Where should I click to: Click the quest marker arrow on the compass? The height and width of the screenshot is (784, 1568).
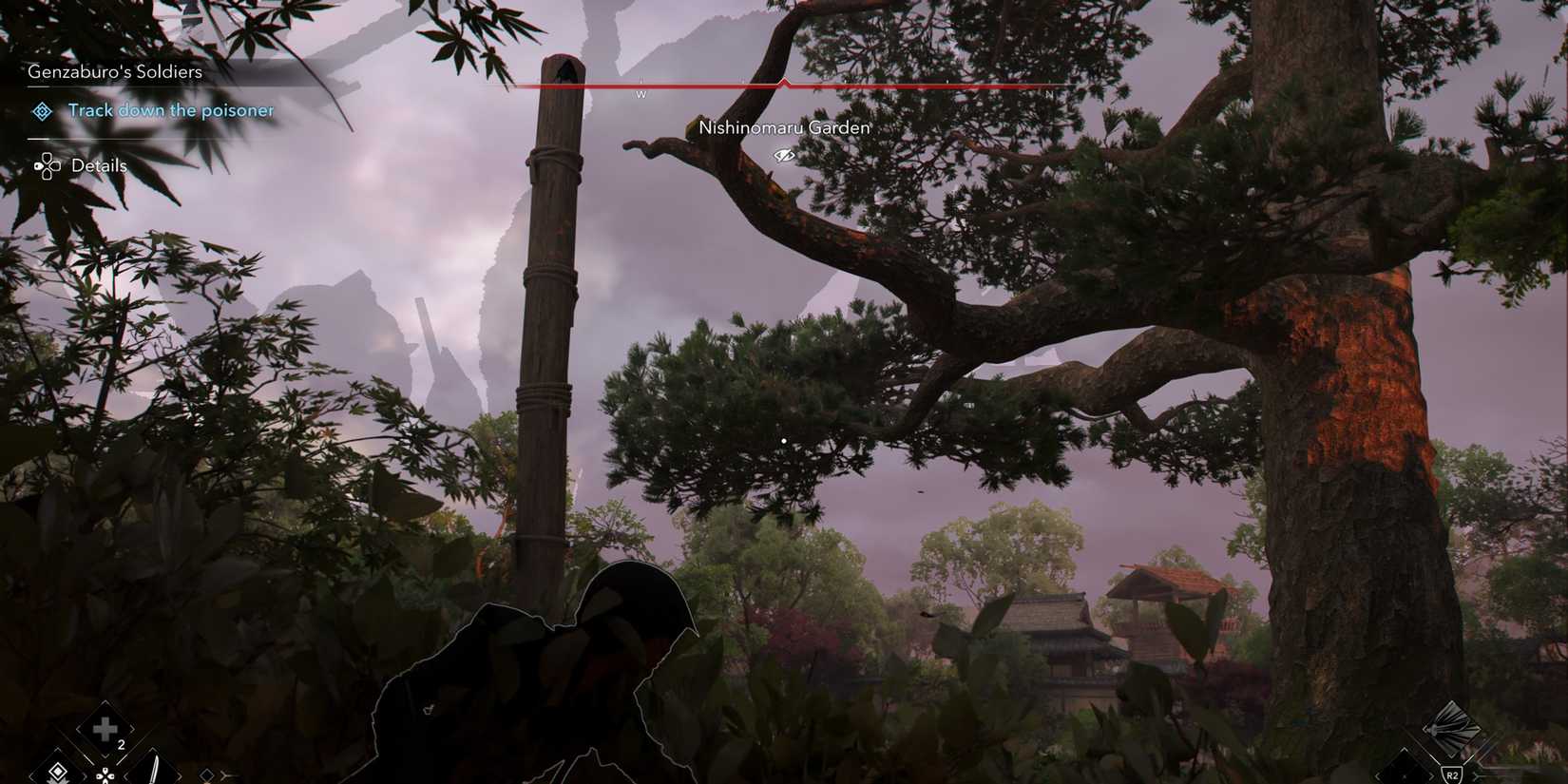(x=783, y=81)
